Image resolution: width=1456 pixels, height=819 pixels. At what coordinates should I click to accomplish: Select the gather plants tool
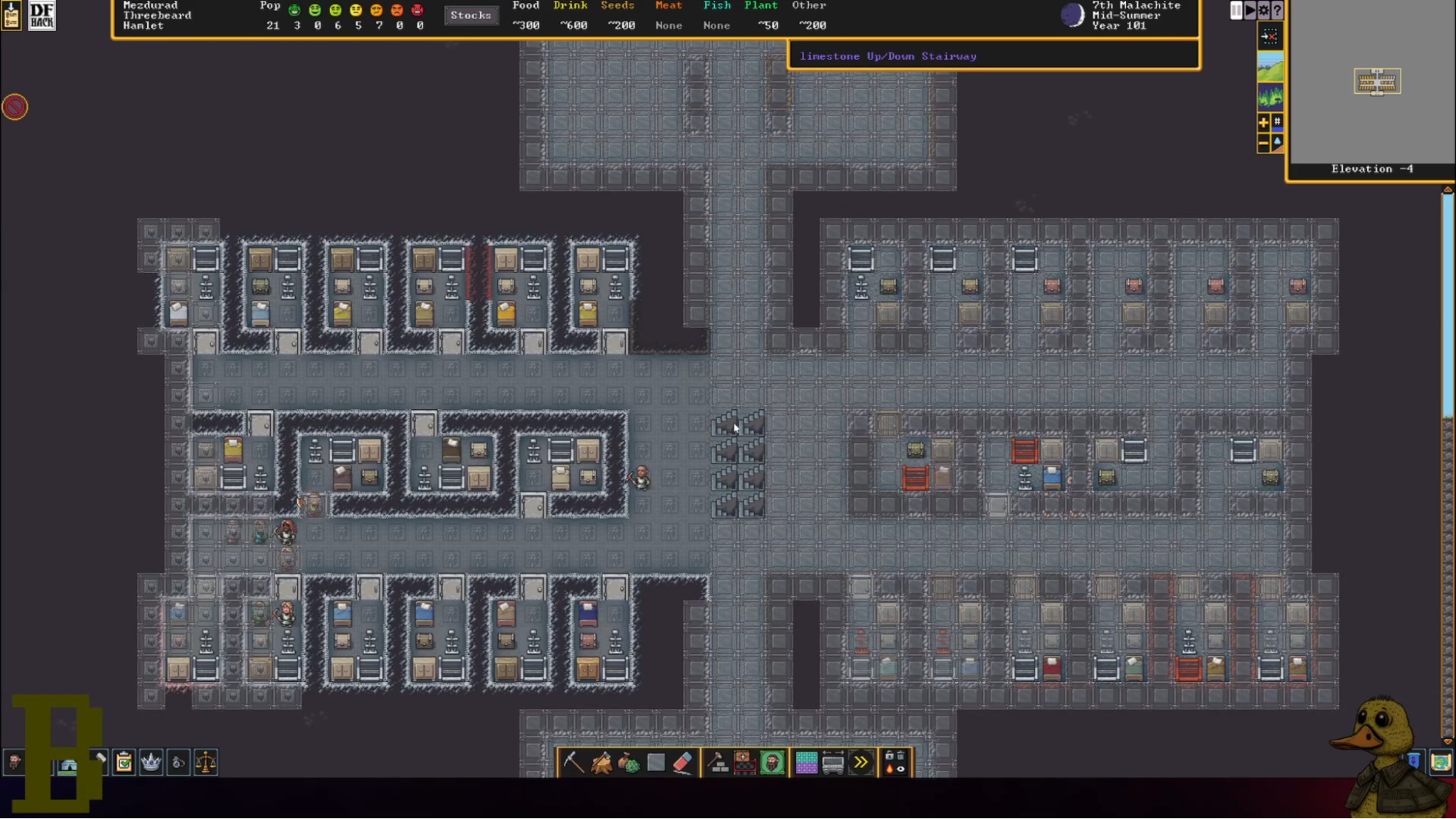[x=629, y=762]
